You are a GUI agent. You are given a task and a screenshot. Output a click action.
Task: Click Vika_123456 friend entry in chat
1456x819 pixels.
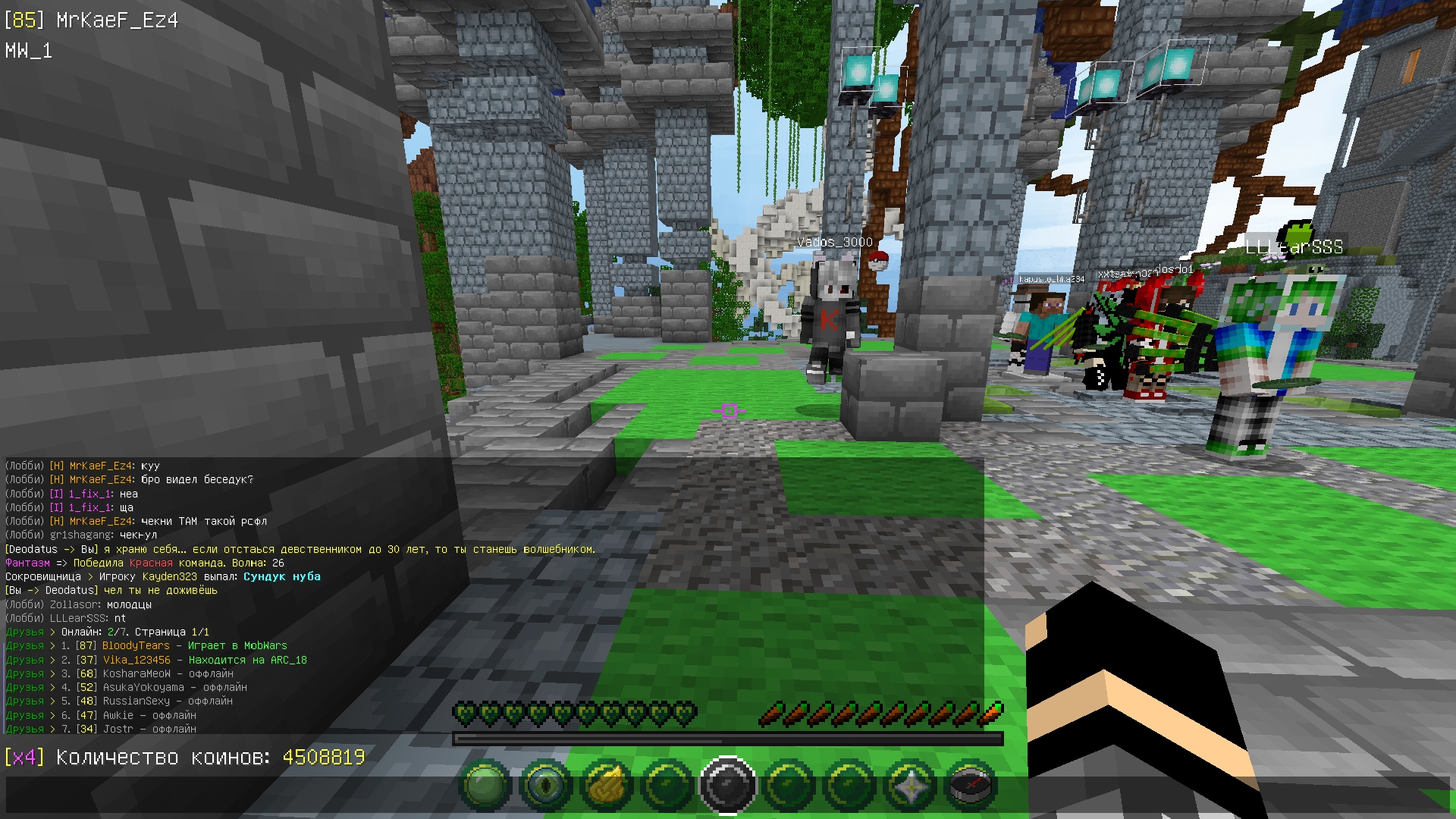click(x=136, y=660)
